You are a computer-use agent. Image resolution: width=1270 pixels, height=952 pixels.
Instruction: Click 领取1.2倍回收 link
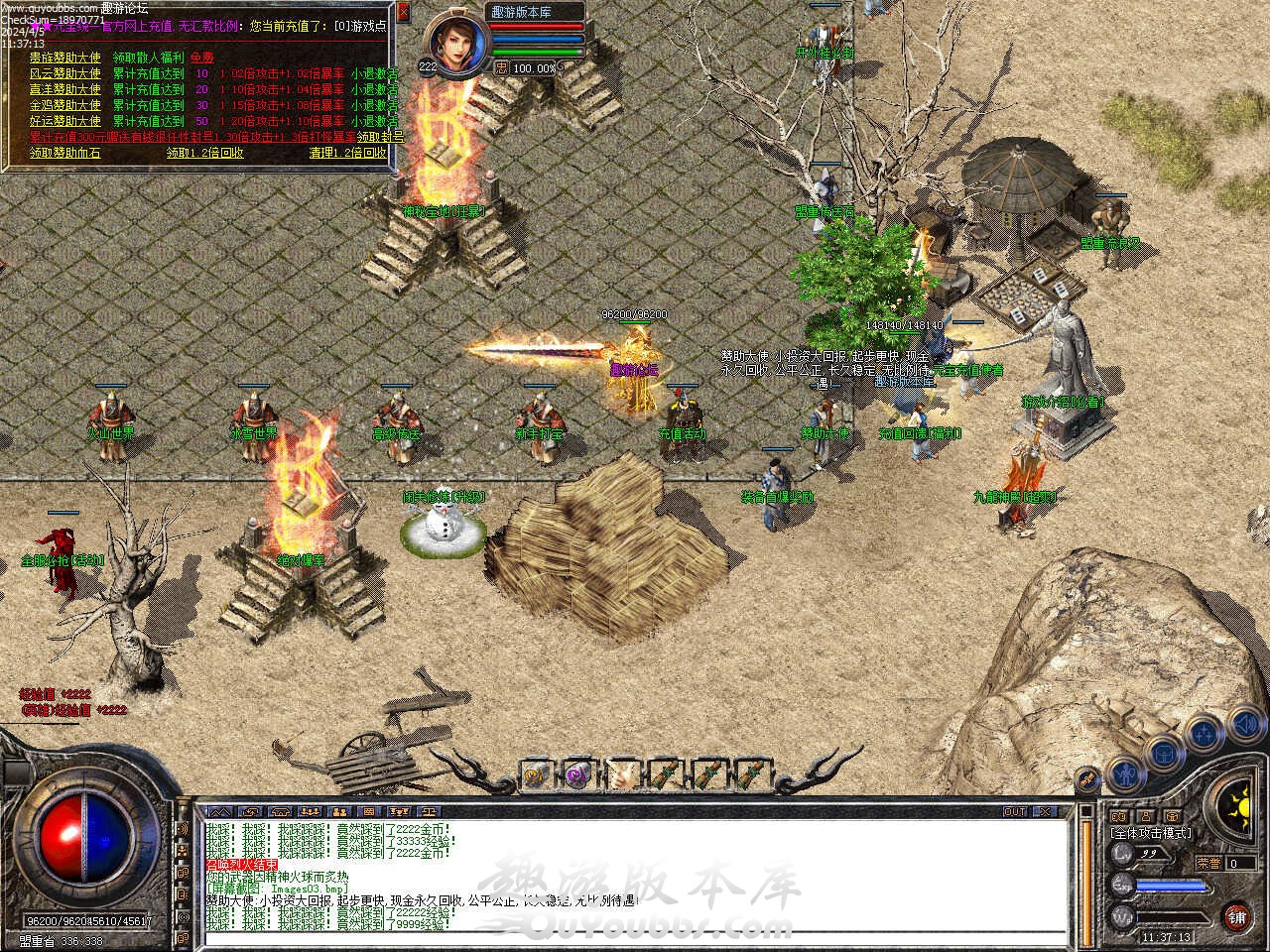pyautogui.click(x=204, y=153)
